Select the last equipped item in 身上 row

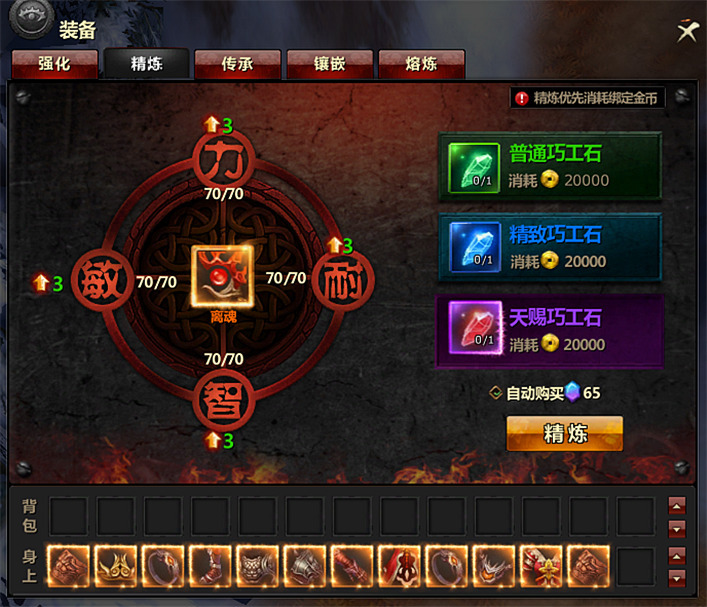pyautogui.click(x=588, y=566)
